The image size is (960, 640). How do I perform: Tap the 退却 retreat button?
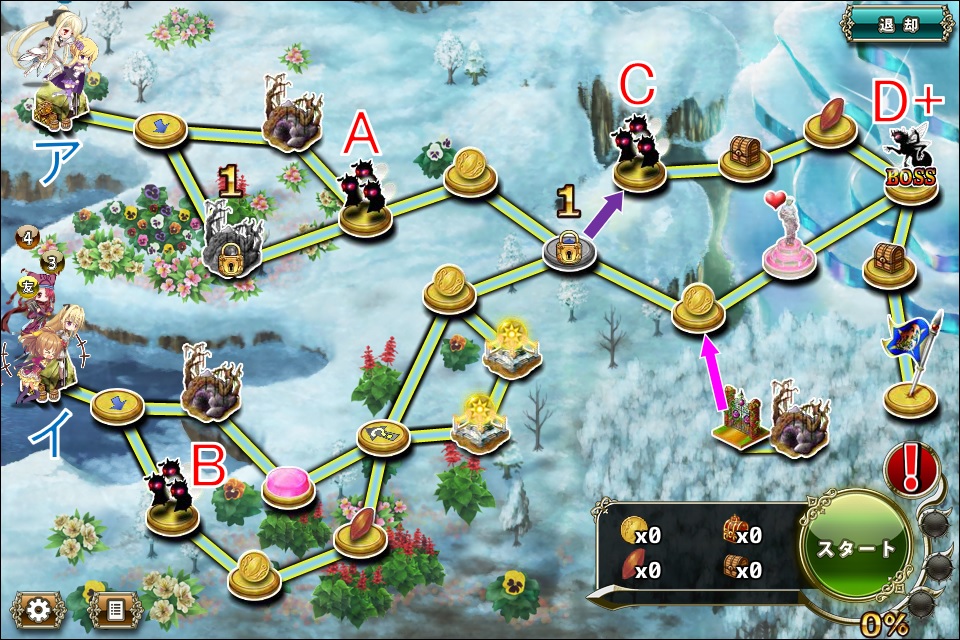[x=897, y=22]
